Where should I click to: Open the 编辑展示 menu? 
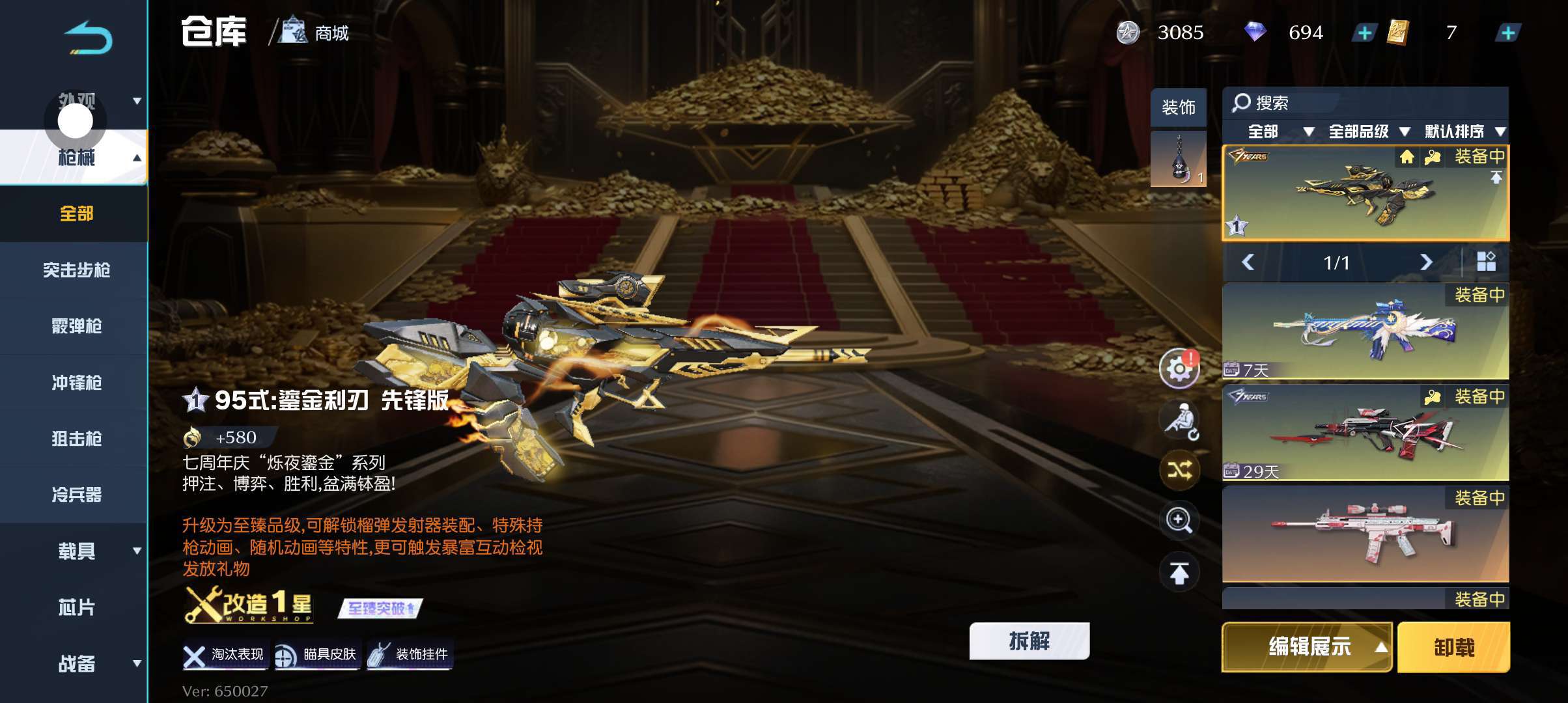pos(1308,647)
